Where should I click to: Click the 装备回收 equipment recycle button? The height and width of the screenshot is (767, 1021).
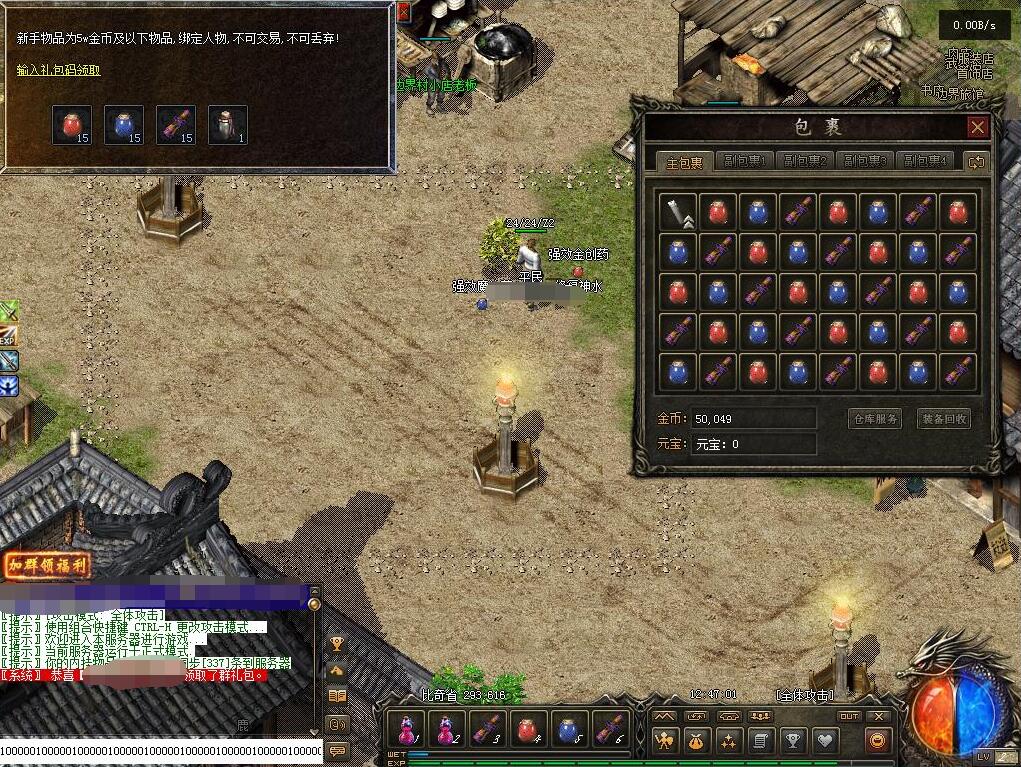[x=943, y=419]
